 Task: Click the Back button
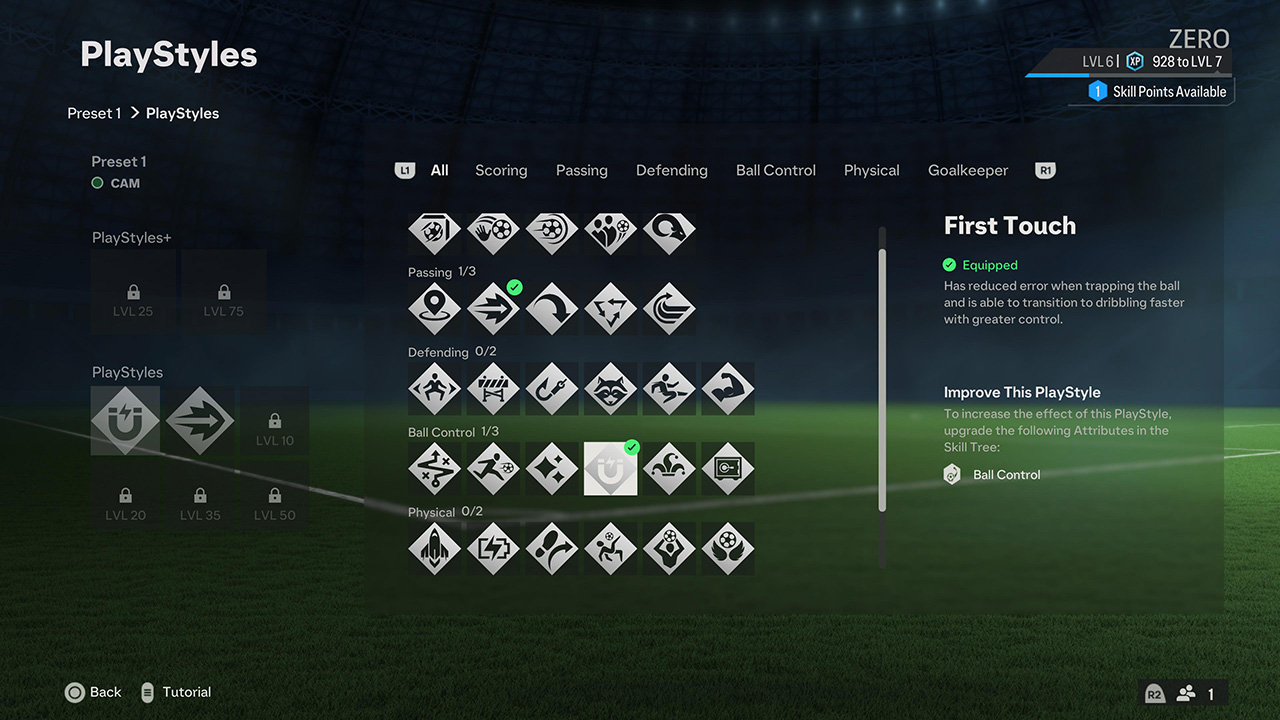[x=93, y=692]
